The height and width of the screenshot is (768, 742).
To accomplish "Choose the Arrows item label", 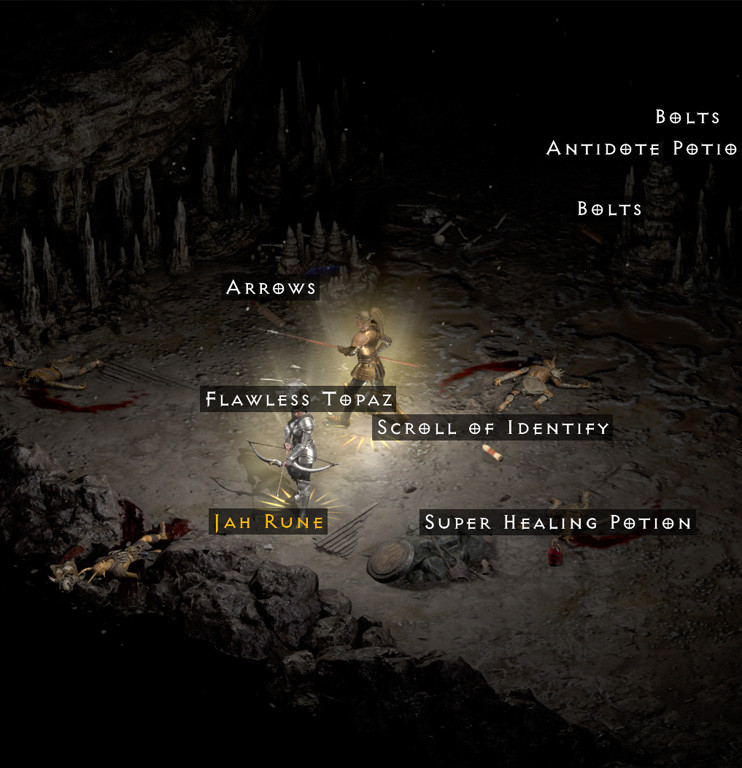I will (x=271, y=288).
